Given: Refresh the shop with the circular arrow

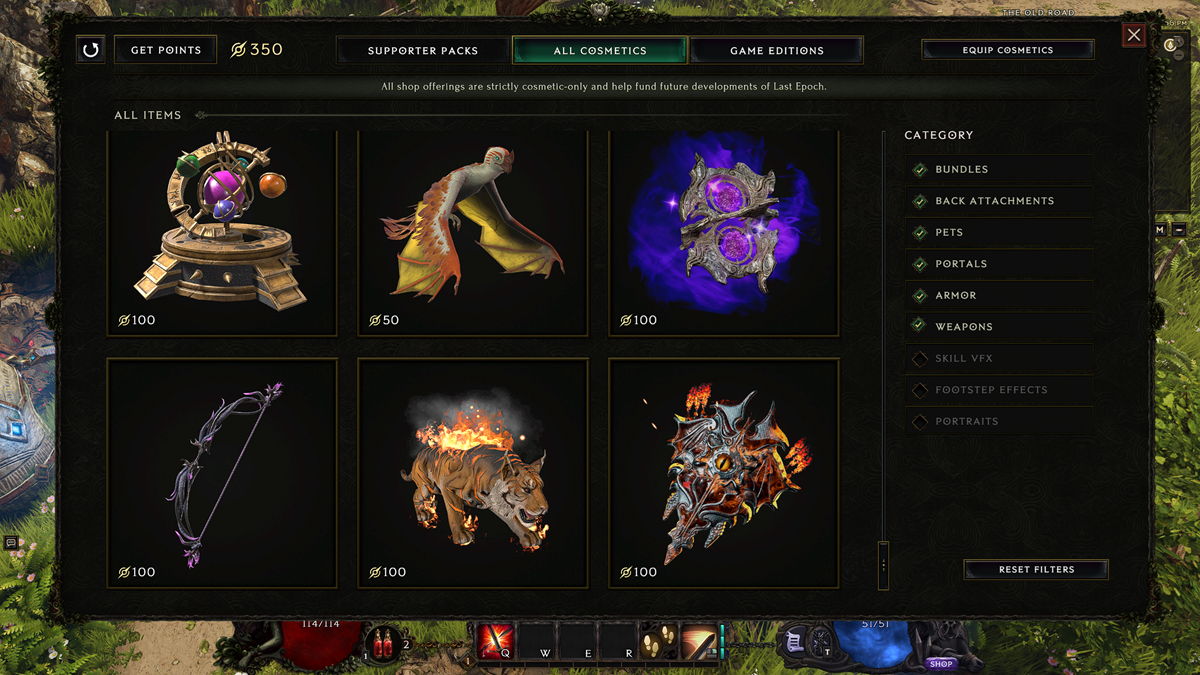Looking at the screenshot, I should pos(91,50).
